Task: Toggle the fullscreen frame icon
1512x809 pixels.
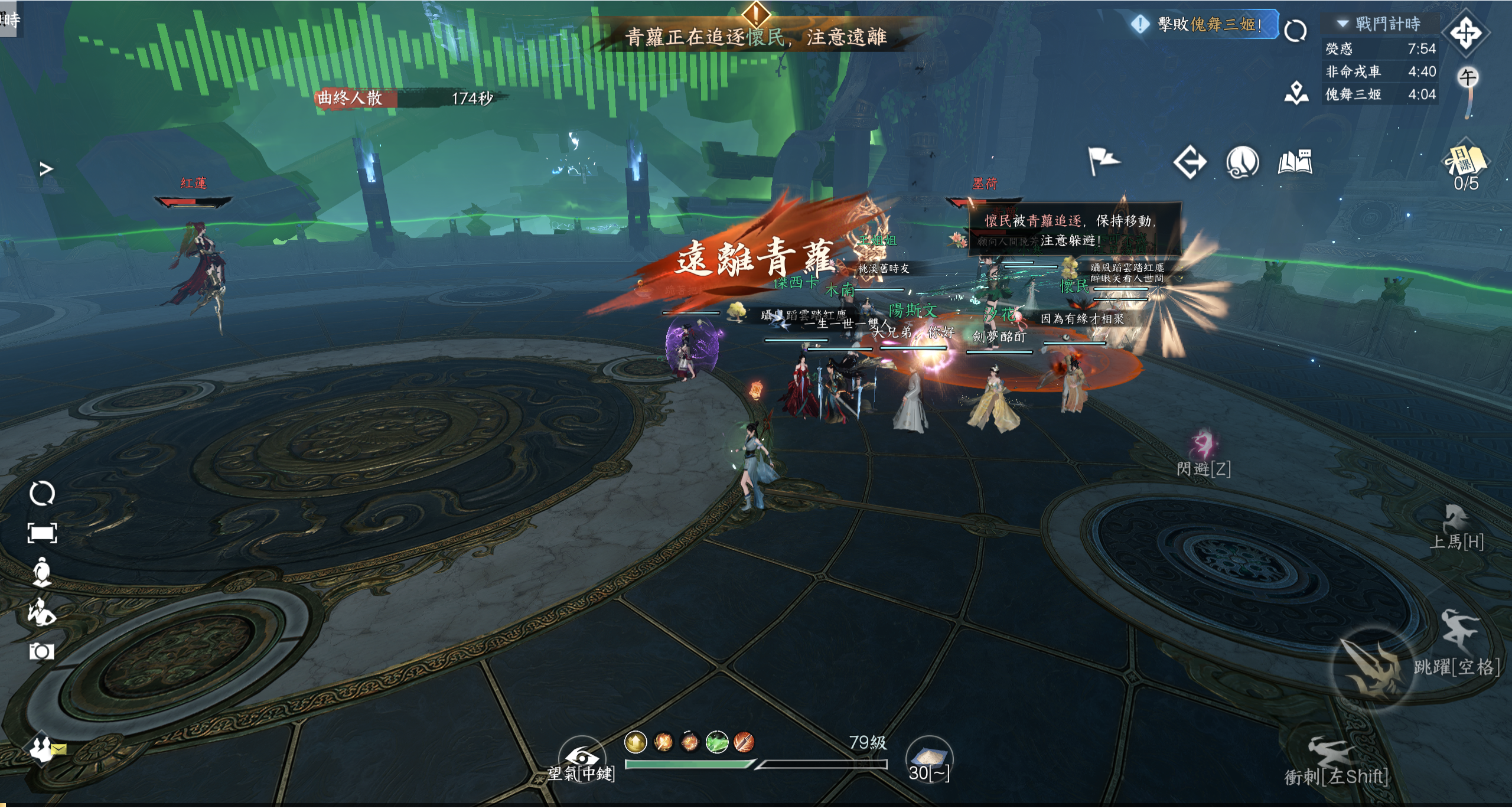Action: click(42, 533)
